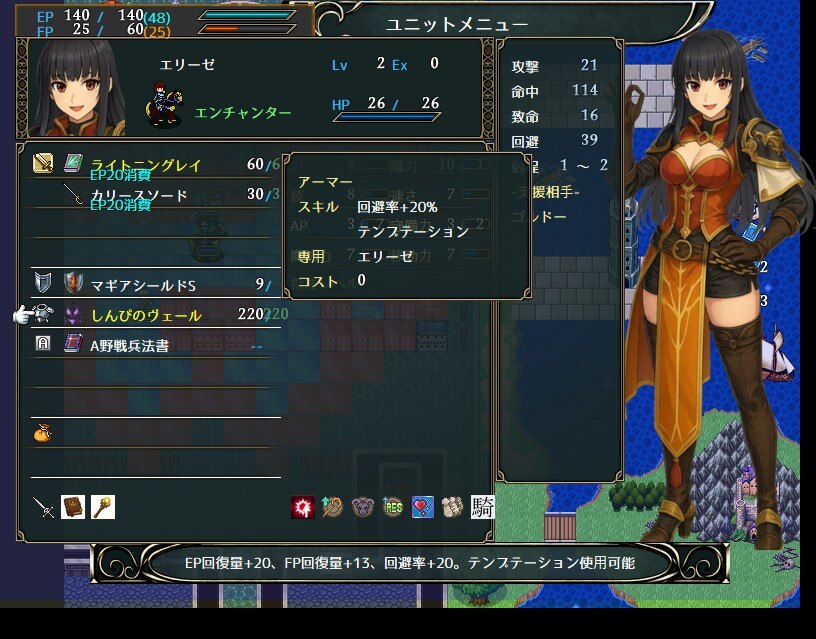The height and width of the screenshot is (639, 816).
Task: Select the RES up skill icon
Action: pos(392,507)
